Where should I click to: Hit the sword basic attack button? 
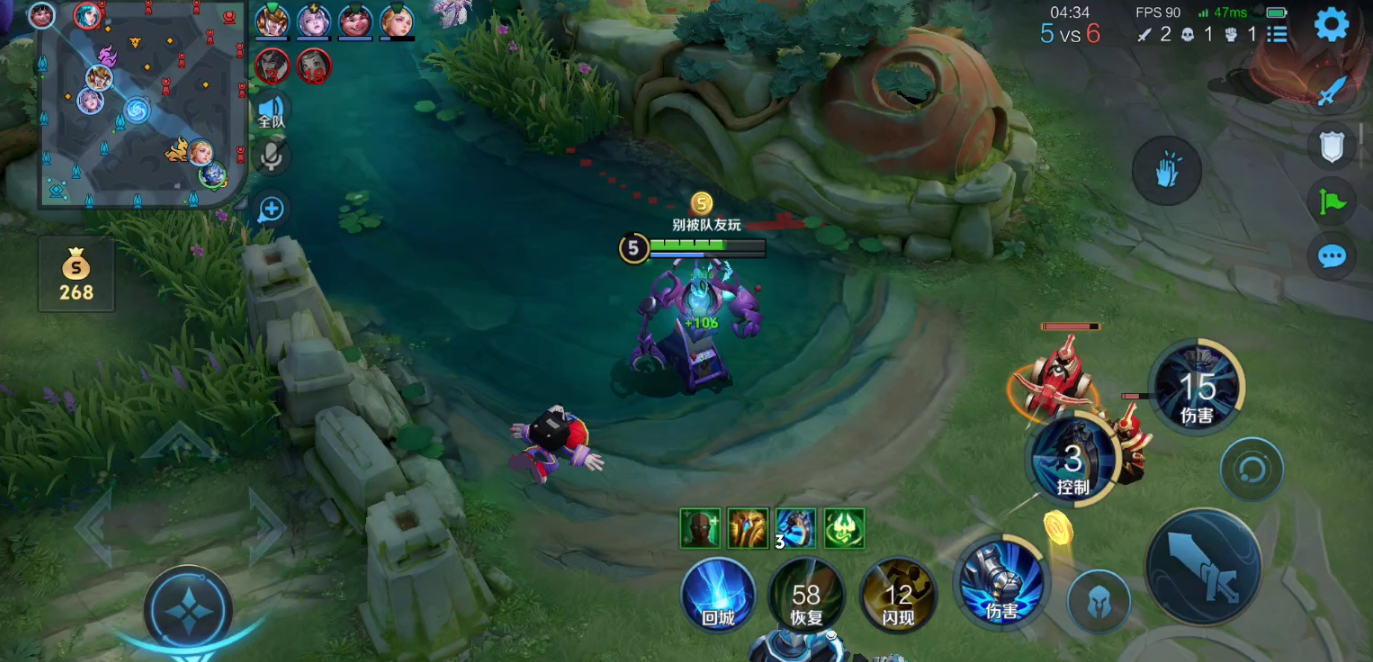click(1203, 567)
